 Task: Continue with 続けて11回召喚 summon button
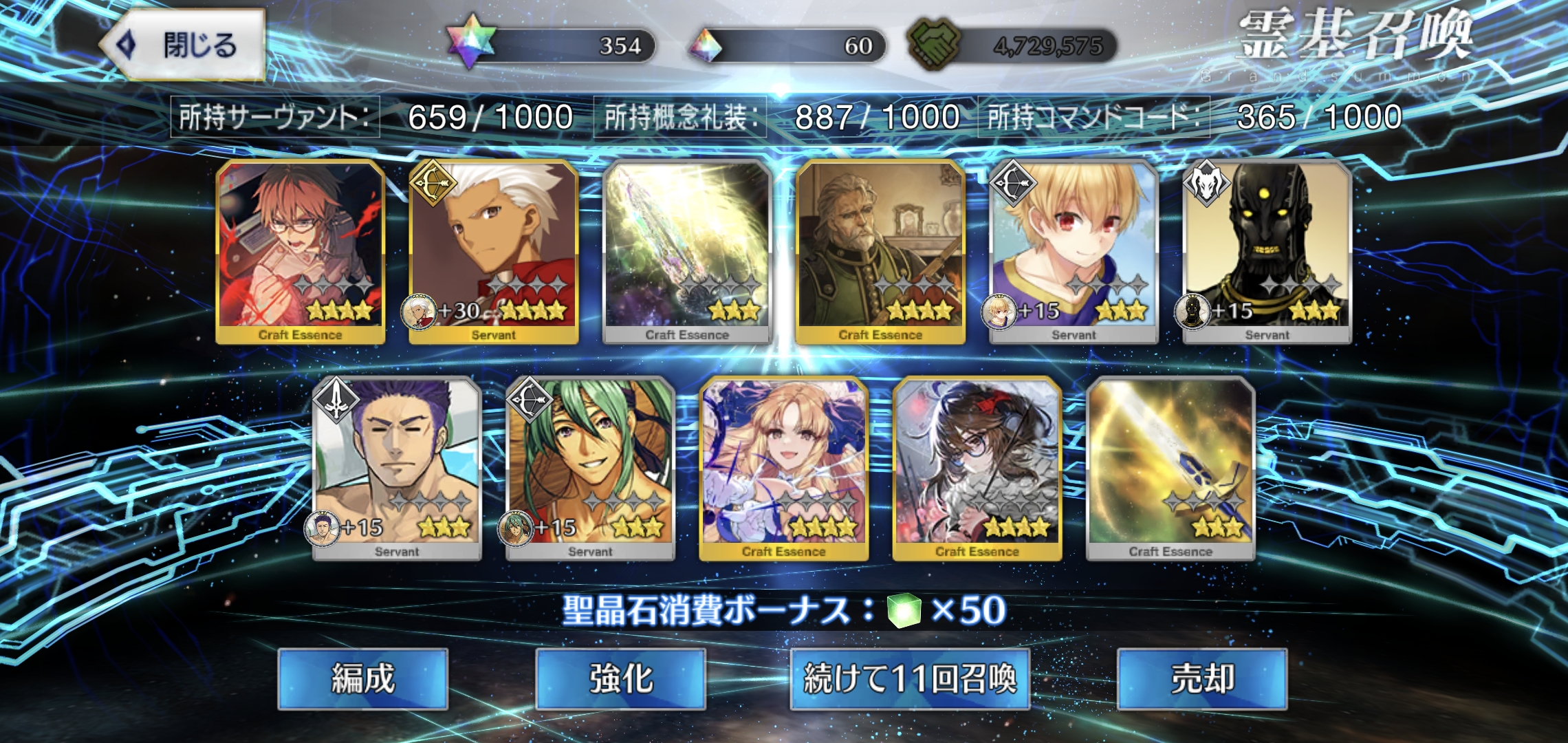point(909,679)
